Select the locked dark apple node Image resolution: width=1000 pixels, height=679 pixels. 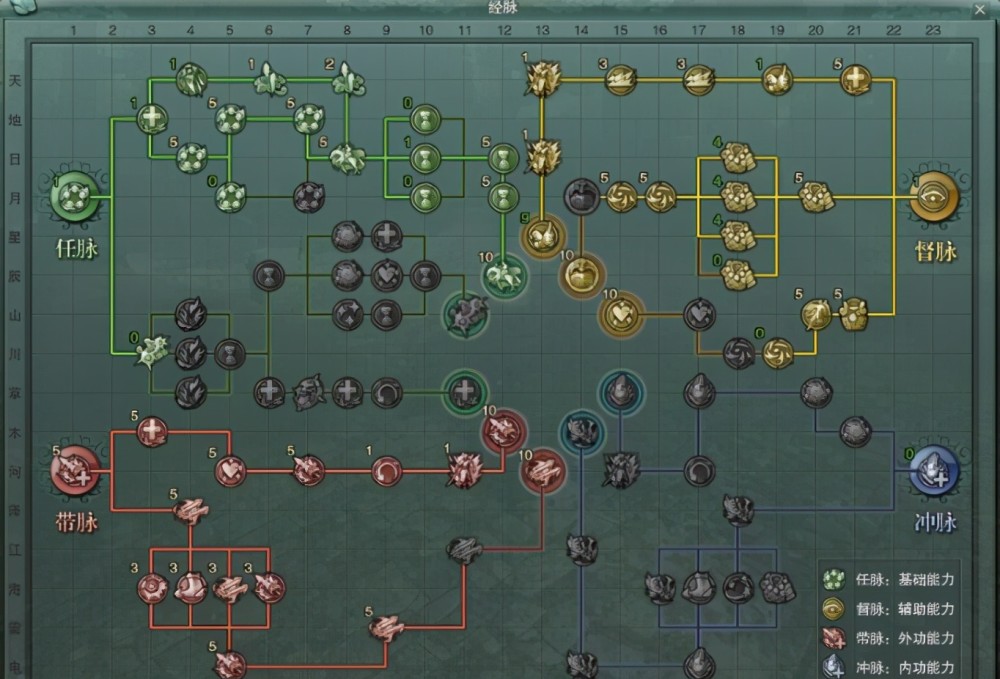click(x=581, y=196)
